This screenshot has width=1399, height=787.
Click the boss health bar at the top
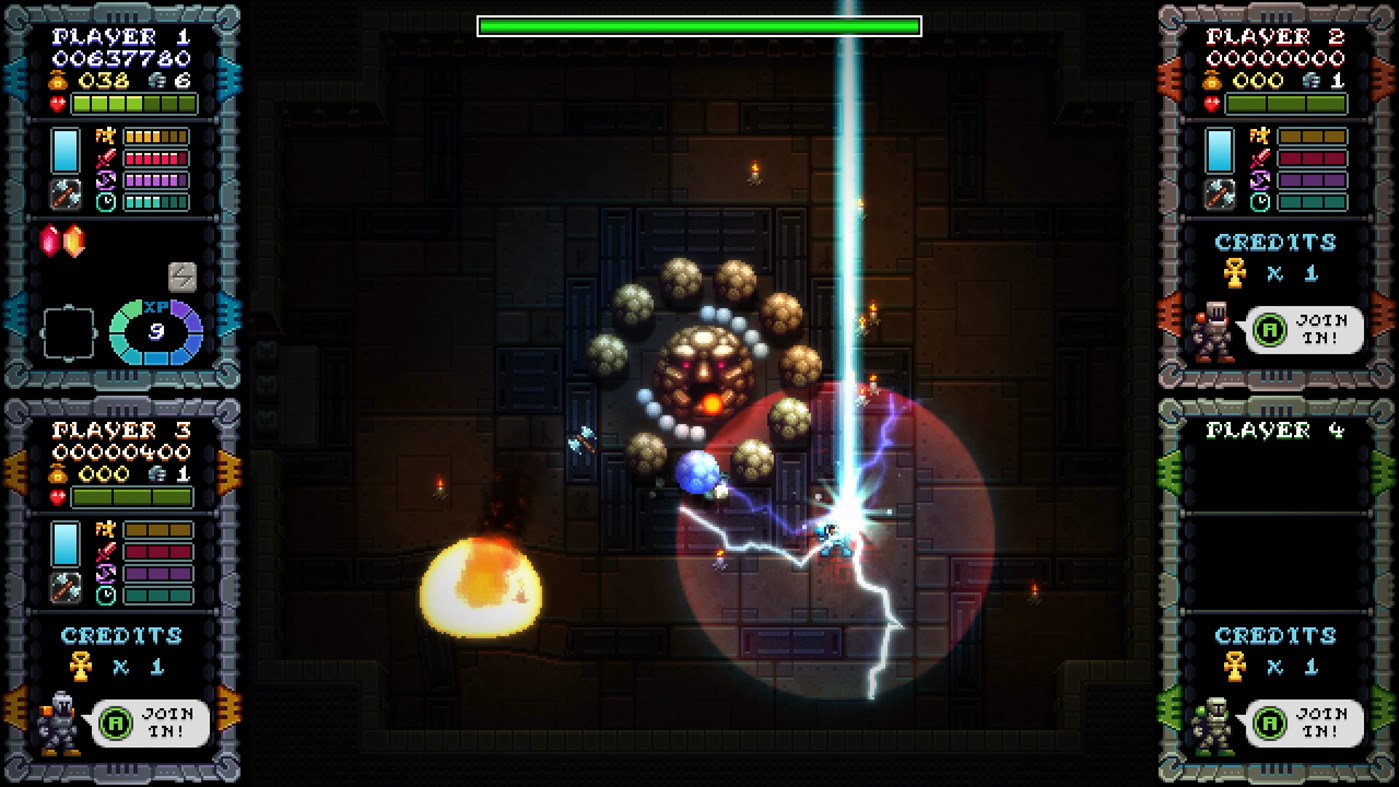coord(699,27)
